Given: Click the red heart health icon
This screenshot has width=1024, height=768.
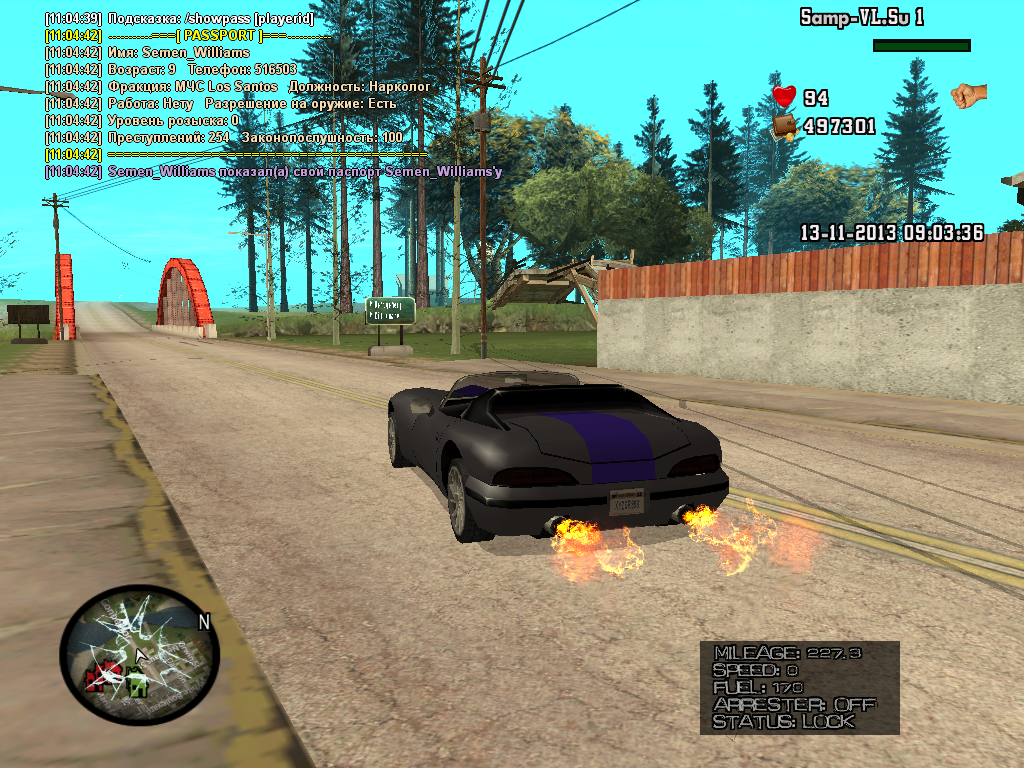Looking at the screenshot, I should click(784, 97).
